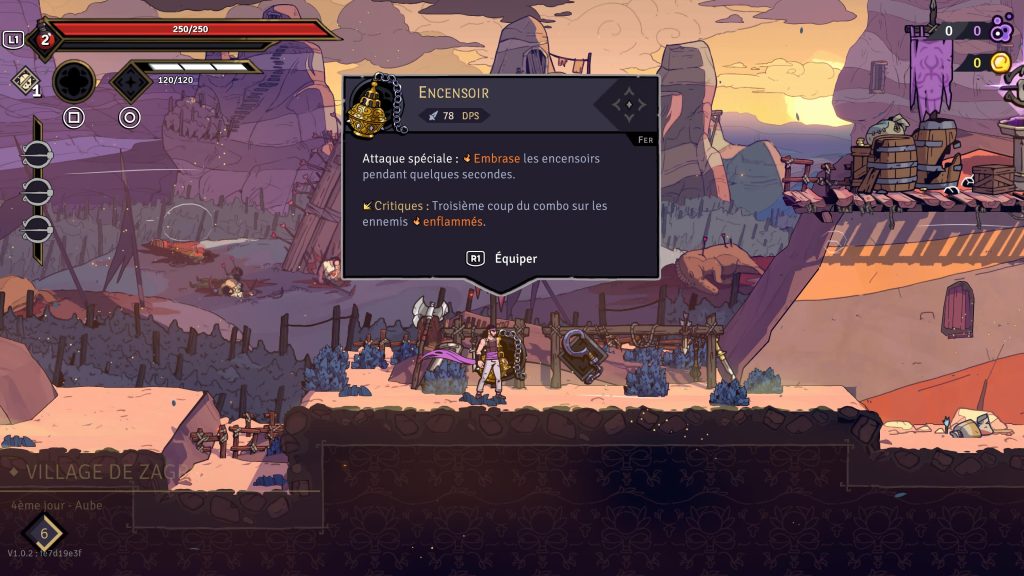Click the diamond badge showing 6

pyautogui.click(x=44, y=533)
